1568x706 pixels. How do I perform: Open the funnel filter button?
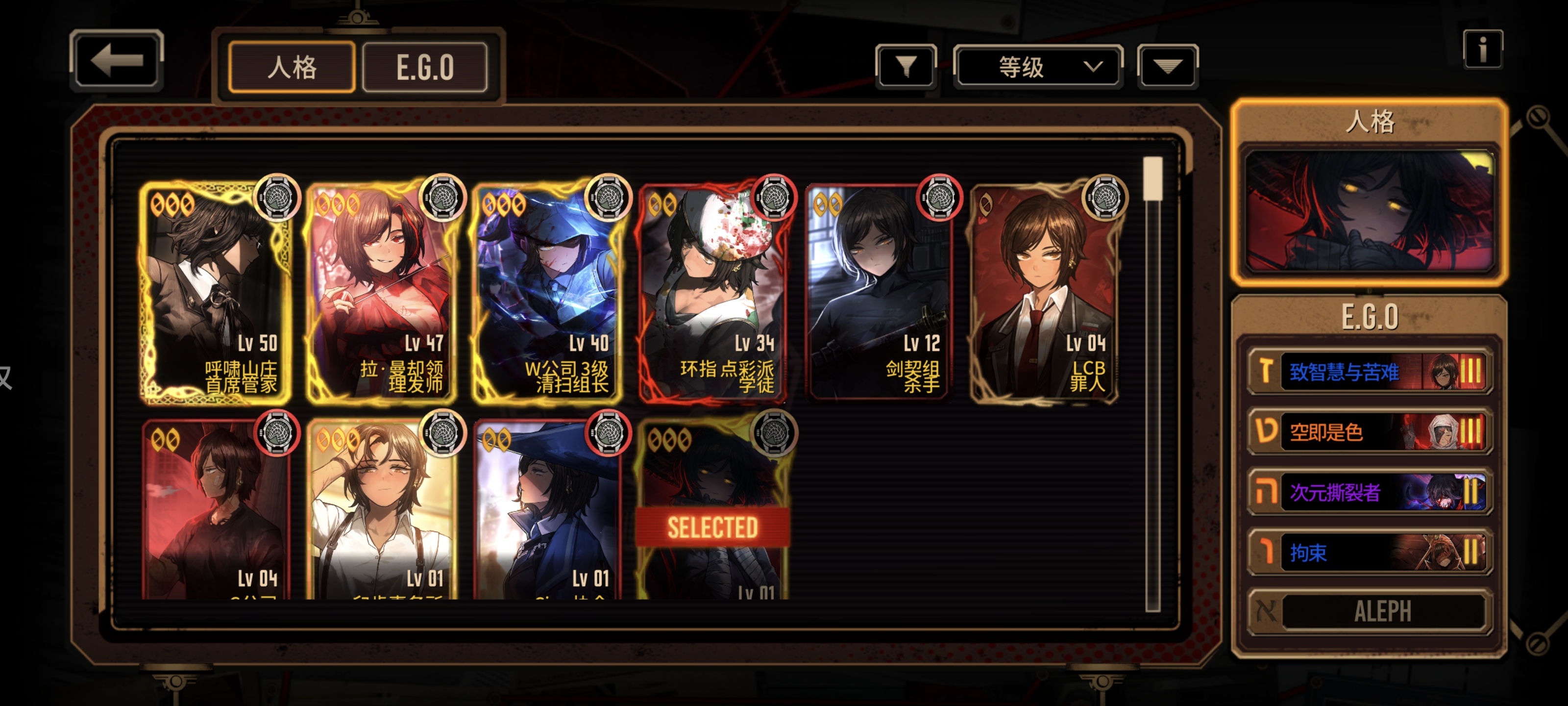[906, 66]
